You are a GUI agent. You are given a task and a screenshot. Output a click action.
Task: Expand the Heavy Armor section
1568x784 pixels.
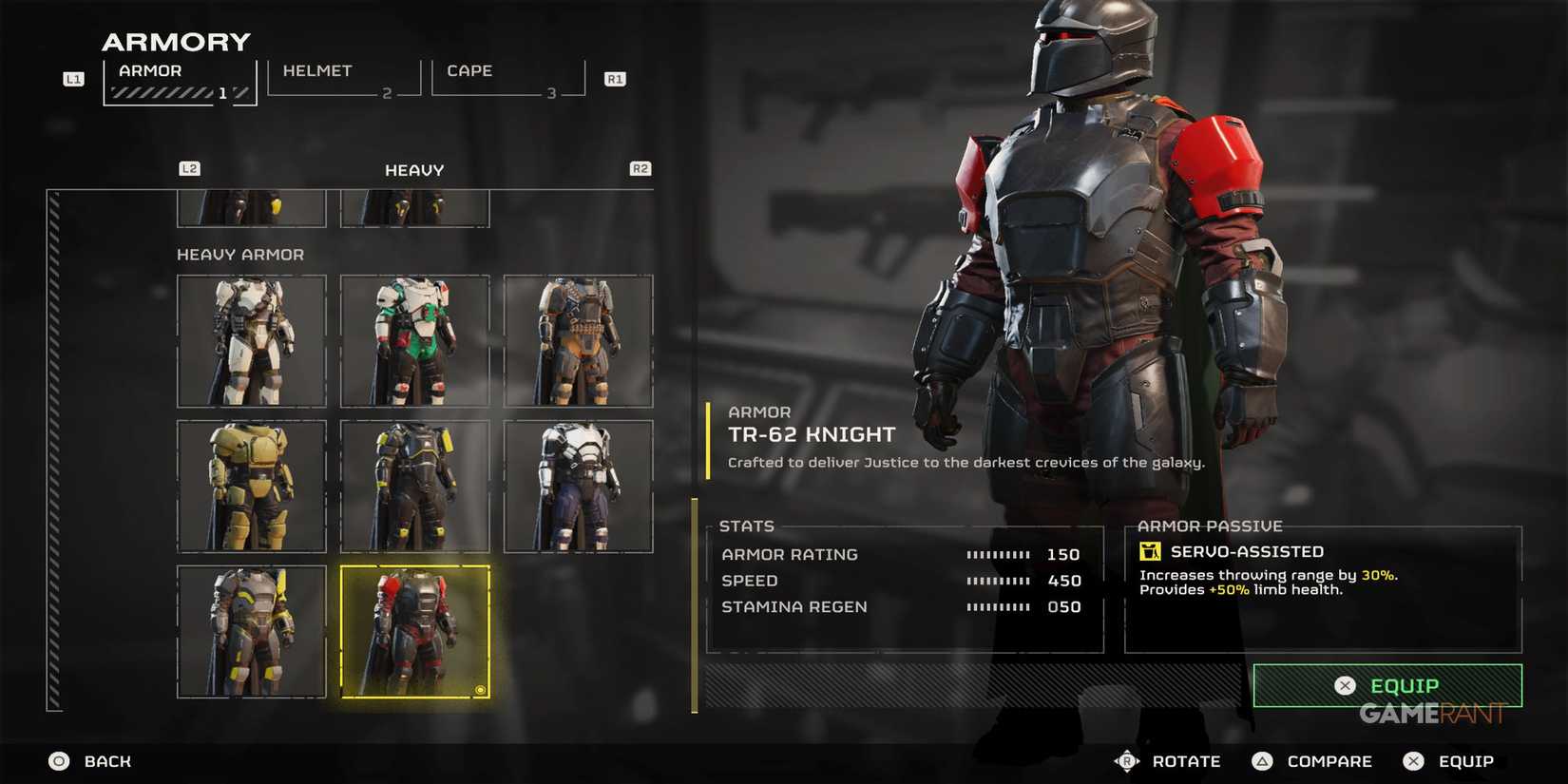point(239,254)
